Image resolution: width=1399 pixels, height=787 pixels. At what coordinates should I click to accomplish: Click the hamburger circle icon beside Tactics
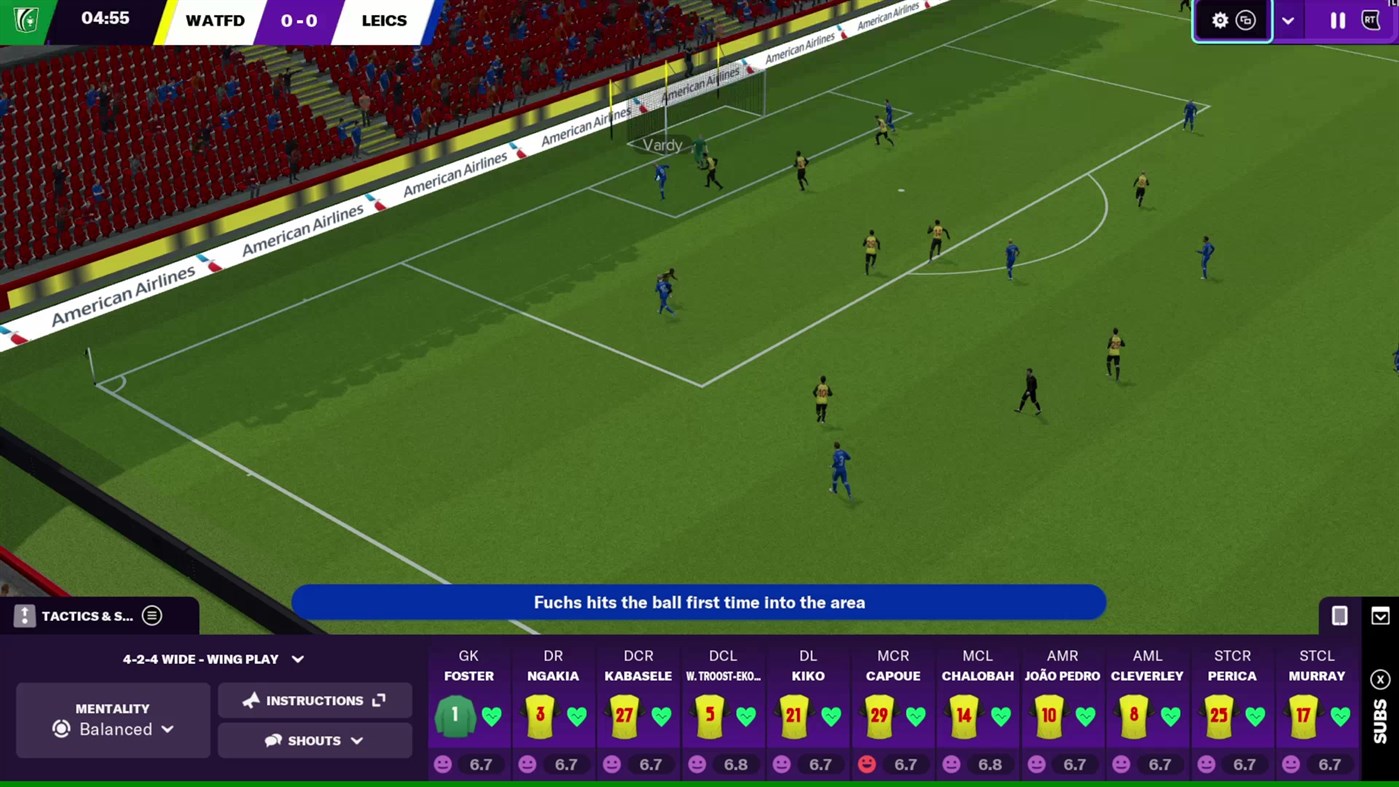(151, 616)
